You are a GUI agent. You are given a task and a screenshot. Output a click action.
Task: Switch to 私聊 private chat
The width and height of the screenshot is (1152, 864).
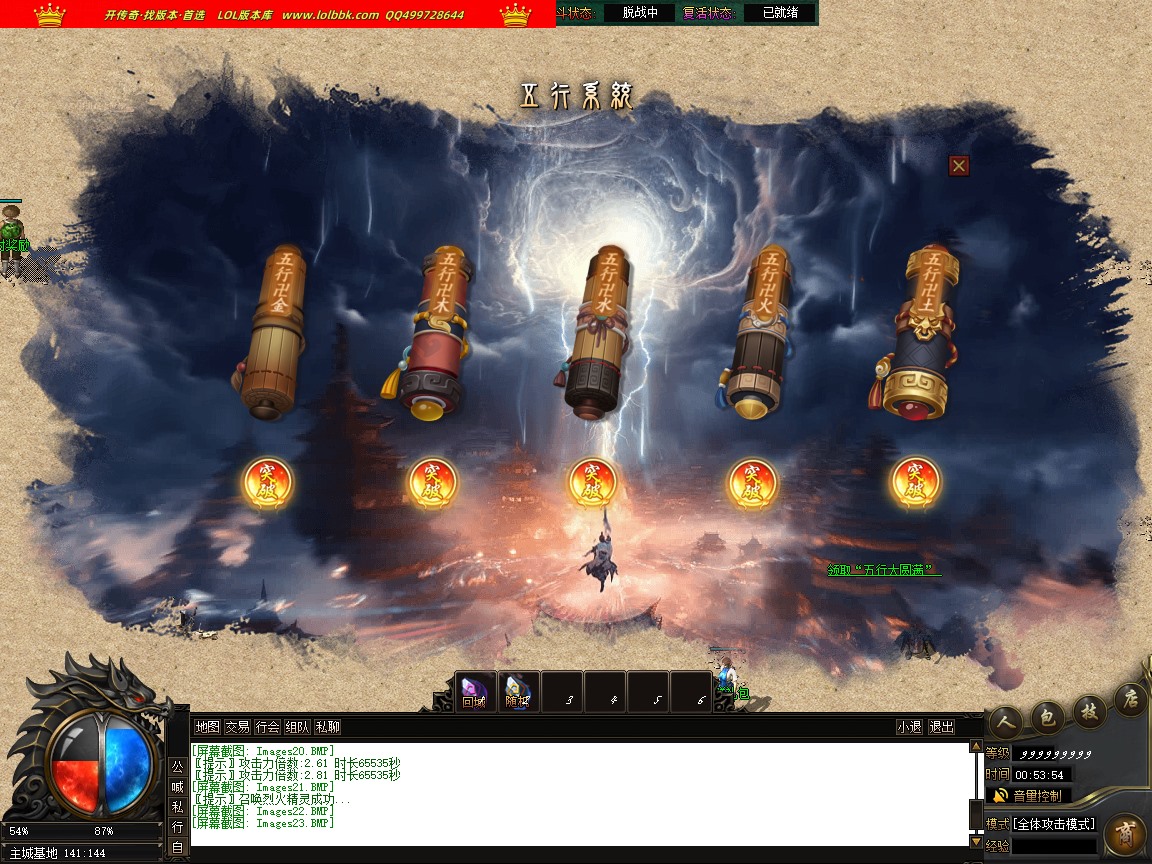327,727
